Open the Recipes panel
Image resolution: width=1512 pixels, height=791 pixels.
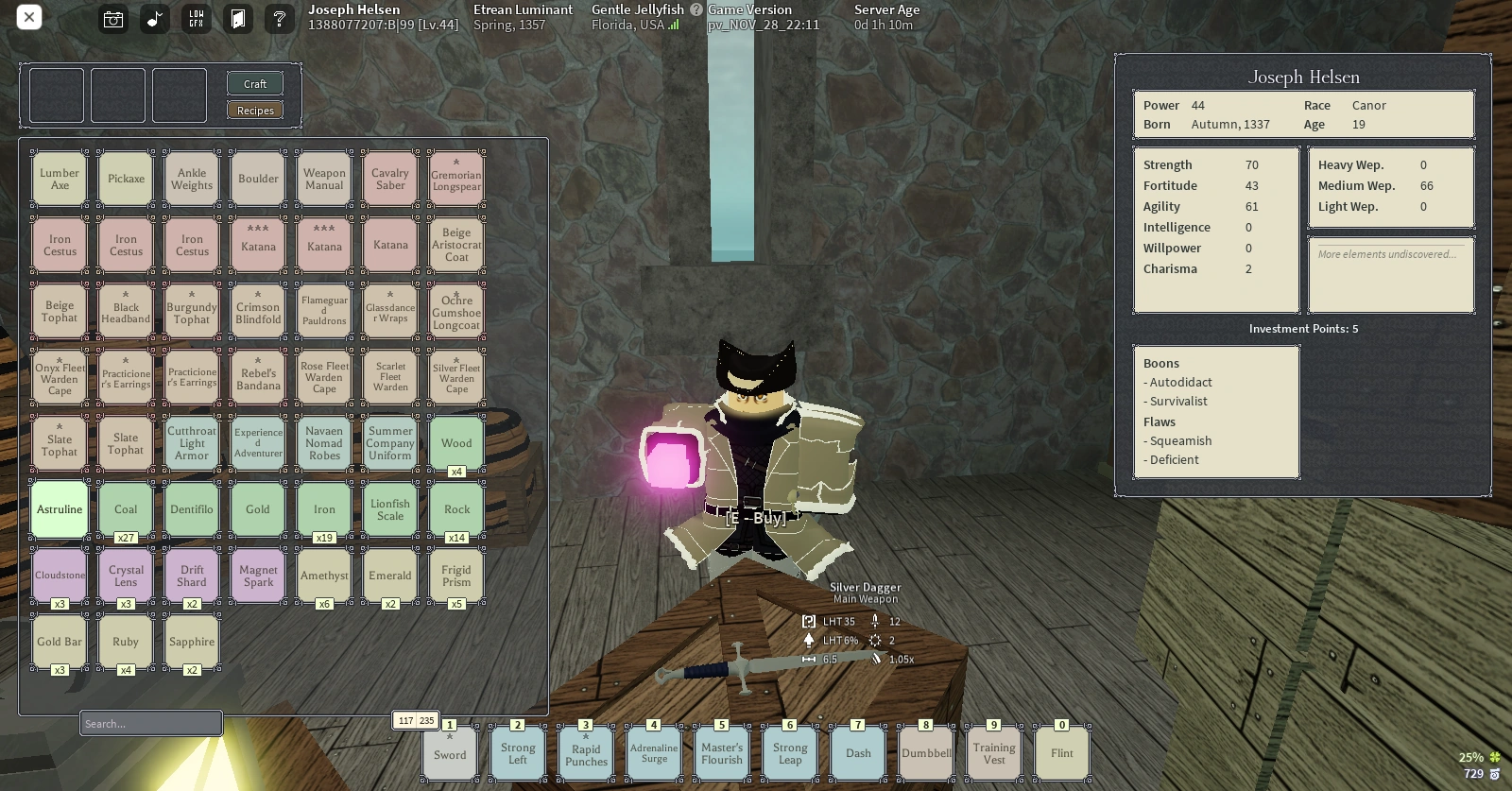coord(254,110)
